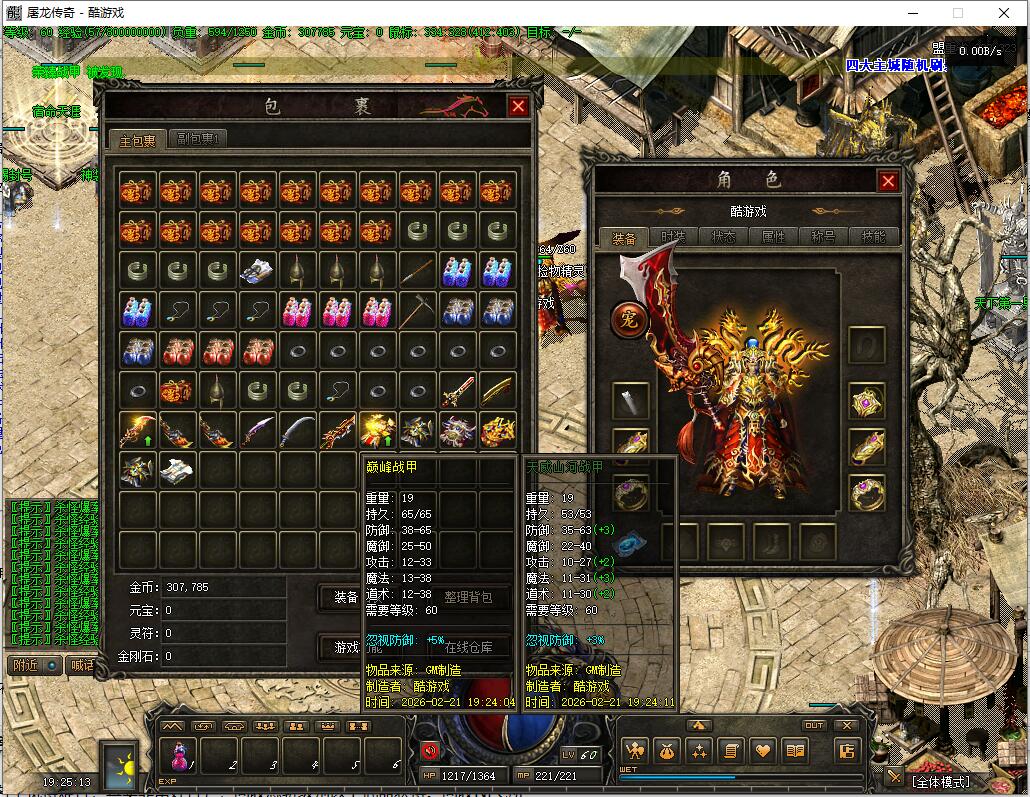
Task: Select the white book item in bag
Action: [176, 469]
